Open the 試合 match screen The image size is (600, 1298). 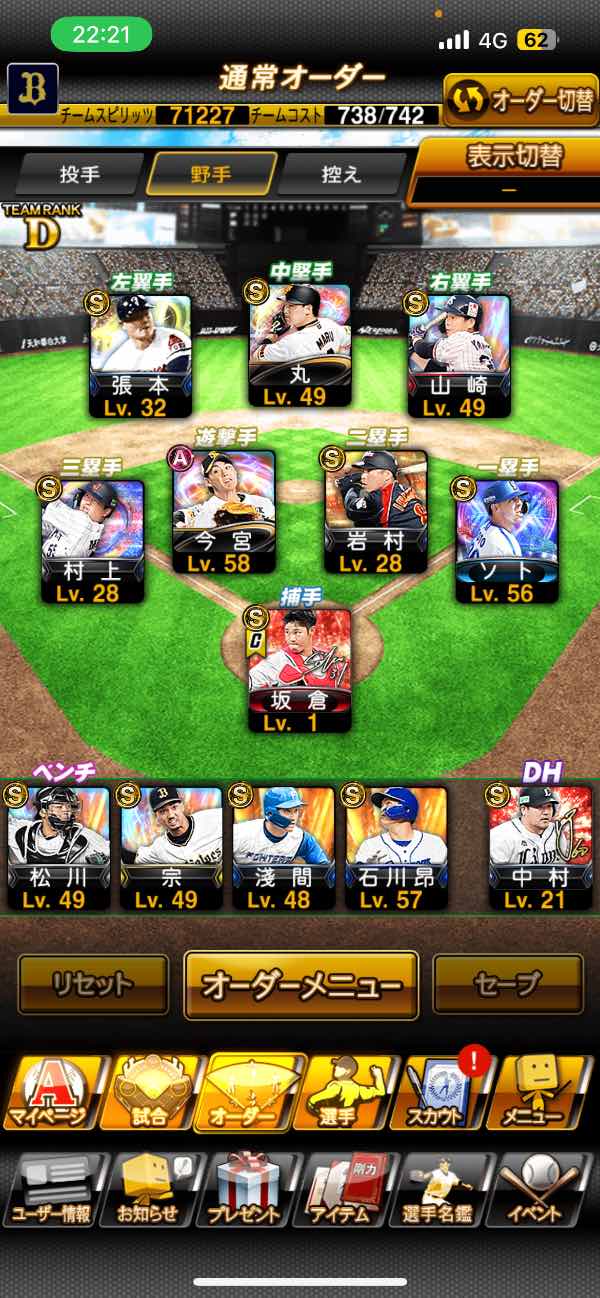click(x=150, y=1092)
